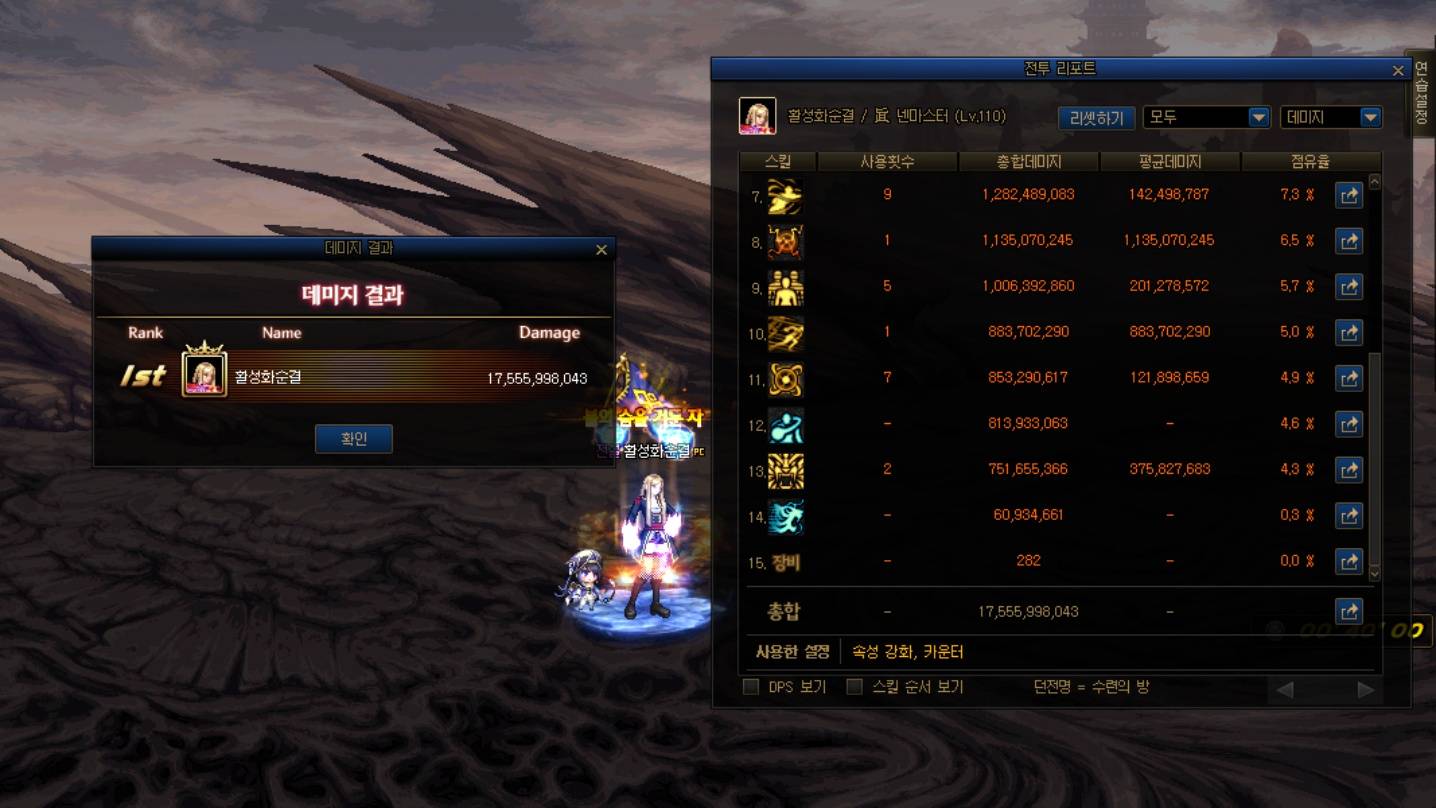Select the row 13 golden mask skill icon
This screenshot has width=1436, height=808.
[785, 470]
